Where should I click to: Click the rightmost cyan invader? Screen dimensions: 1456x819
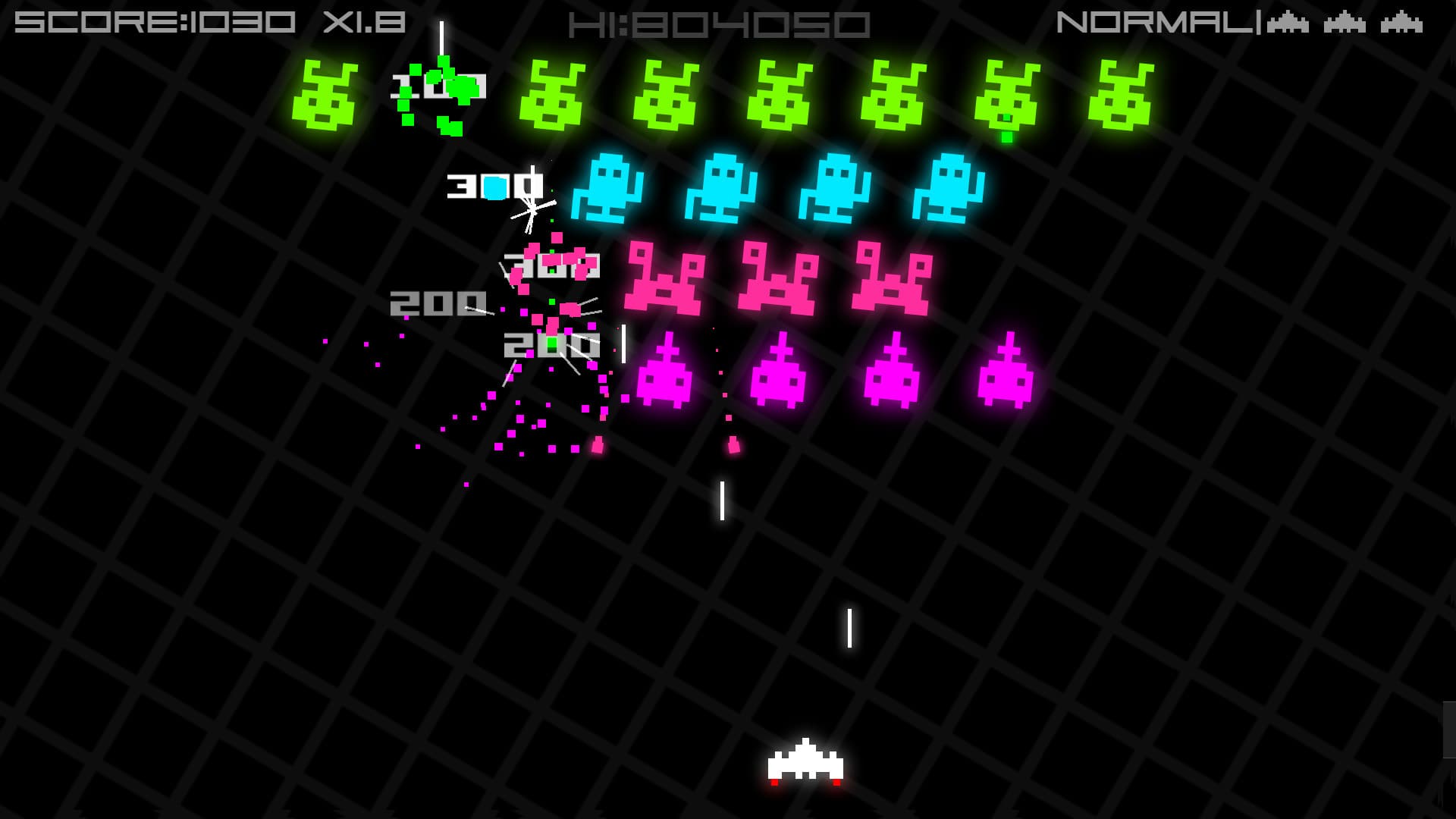click(x=948, y=190)
